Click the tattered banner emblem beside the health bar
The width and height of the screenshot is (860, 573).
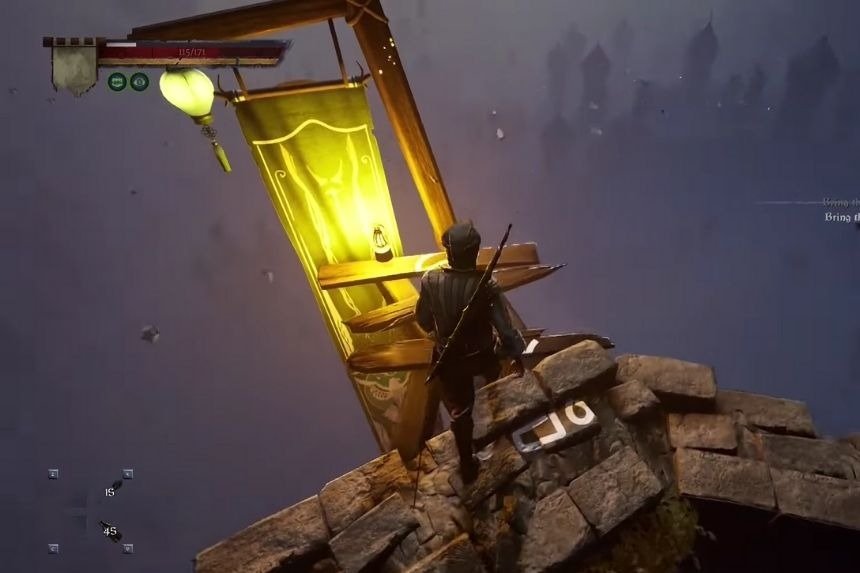click(75, 67)
